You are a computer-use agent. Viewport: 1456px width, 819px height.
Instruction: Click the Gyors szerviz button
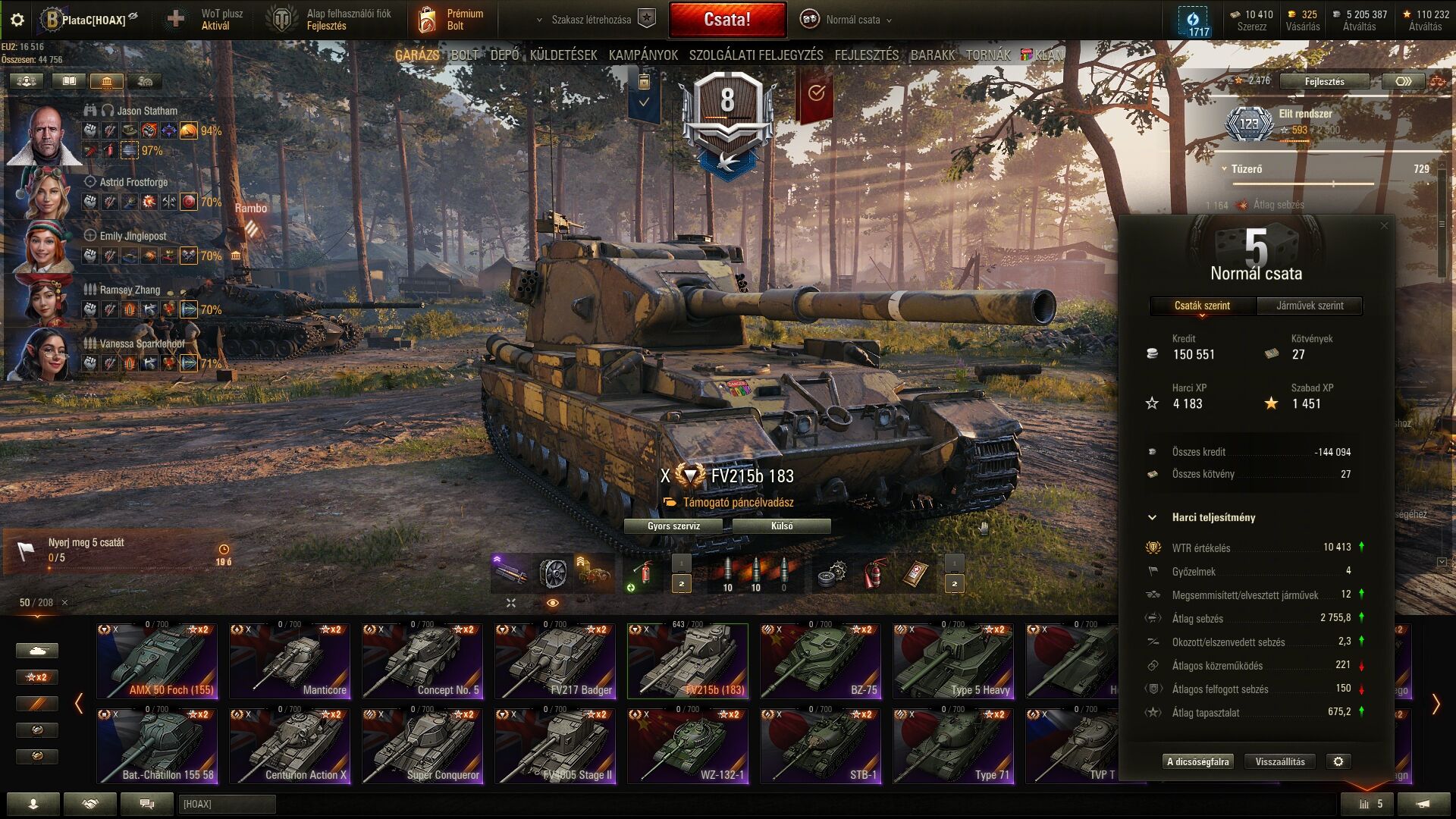pos(673,526)
